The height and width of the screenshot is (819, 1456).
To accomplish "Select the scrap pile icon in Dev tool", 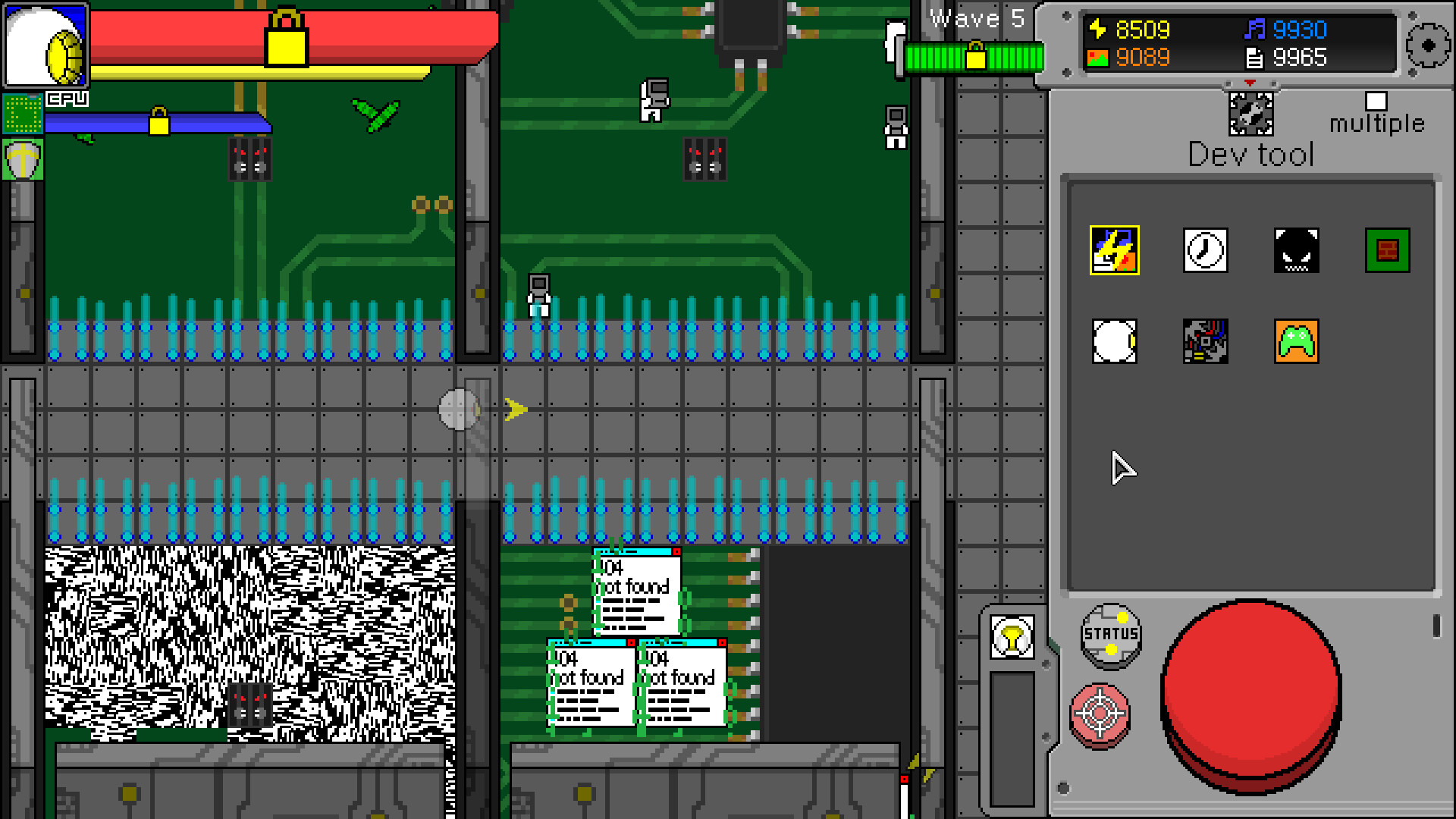I will (x=1205, y=342).
